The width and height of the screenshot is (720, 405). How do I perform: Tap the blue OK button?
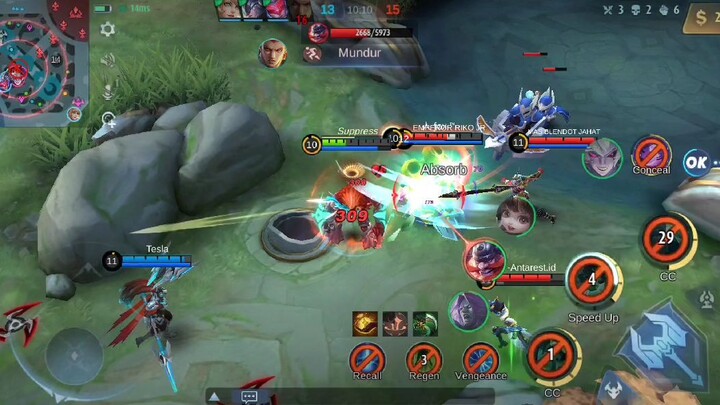[696, 161]
